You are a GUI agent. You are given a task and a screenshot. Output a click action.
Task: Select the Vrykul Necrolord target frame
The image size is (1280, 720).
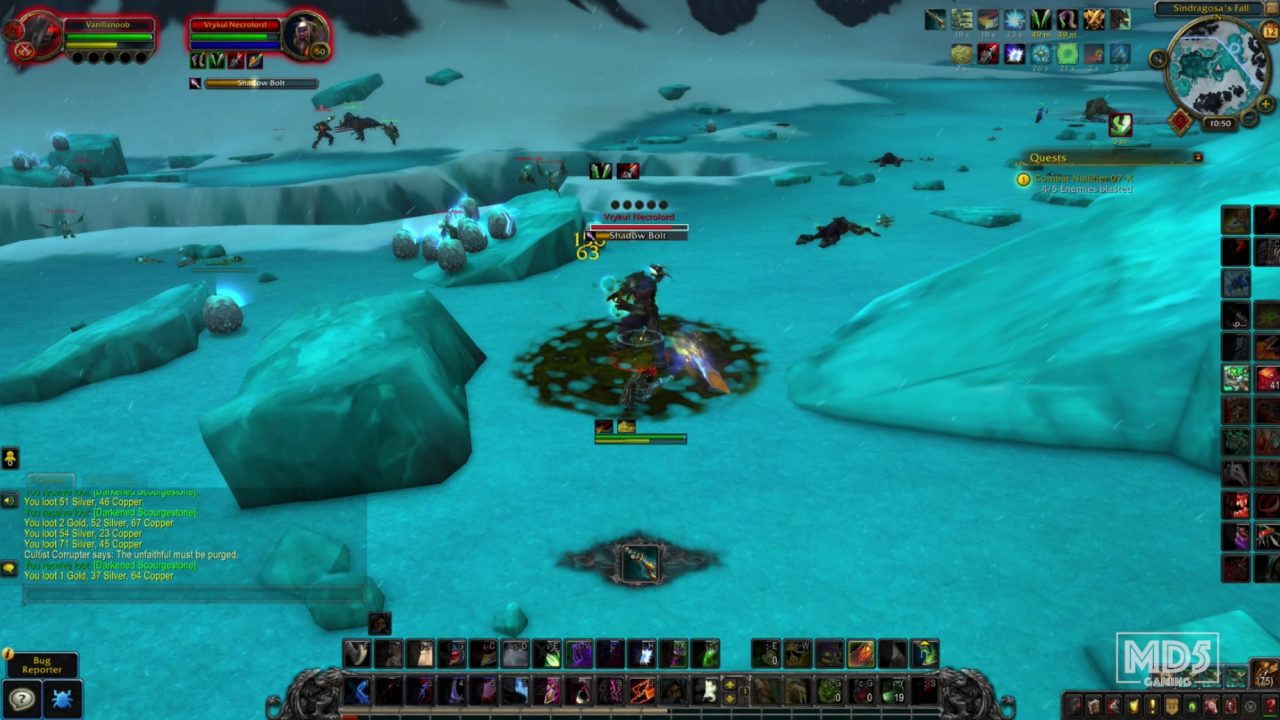(x=257, y=36)
